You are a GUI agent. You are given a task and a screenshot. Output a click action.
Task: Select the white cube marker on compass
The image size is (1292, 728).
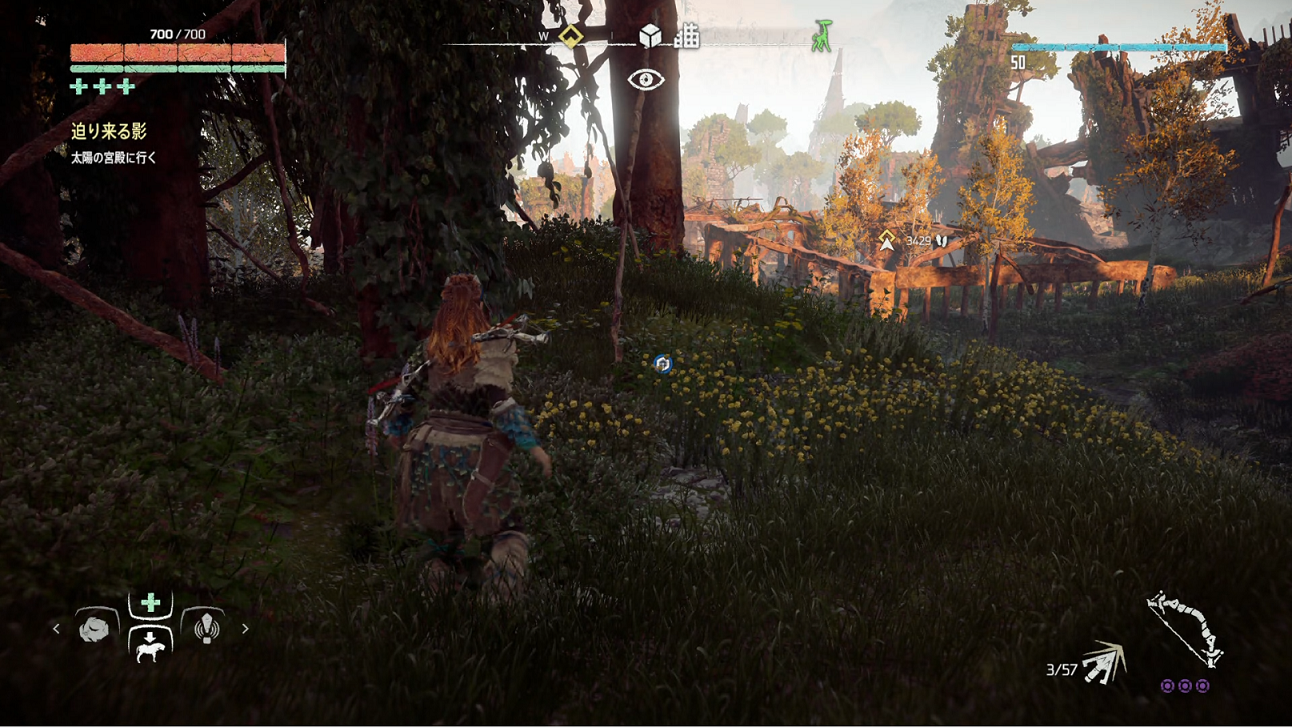[650, 36]
